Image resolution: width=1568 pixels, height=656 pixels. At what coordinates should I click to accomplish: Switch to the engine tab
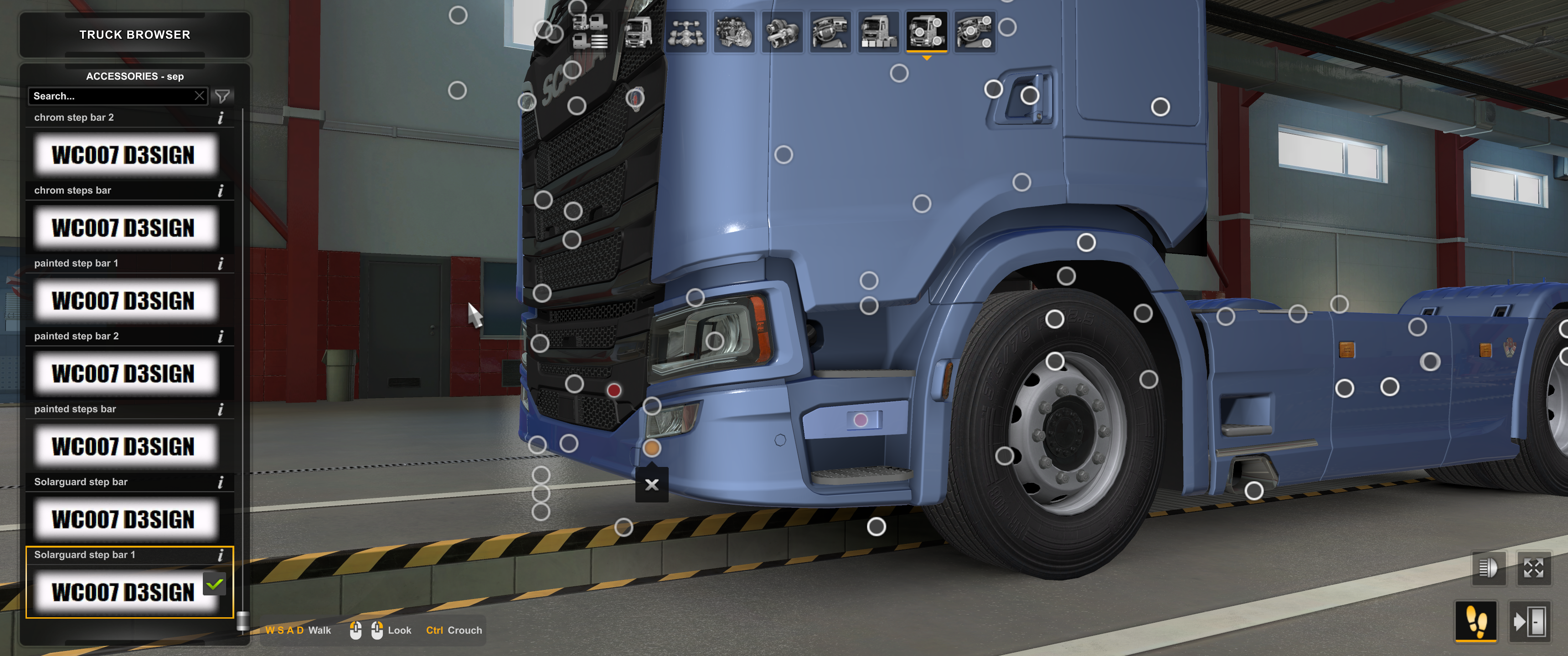[x=734, y=31]
